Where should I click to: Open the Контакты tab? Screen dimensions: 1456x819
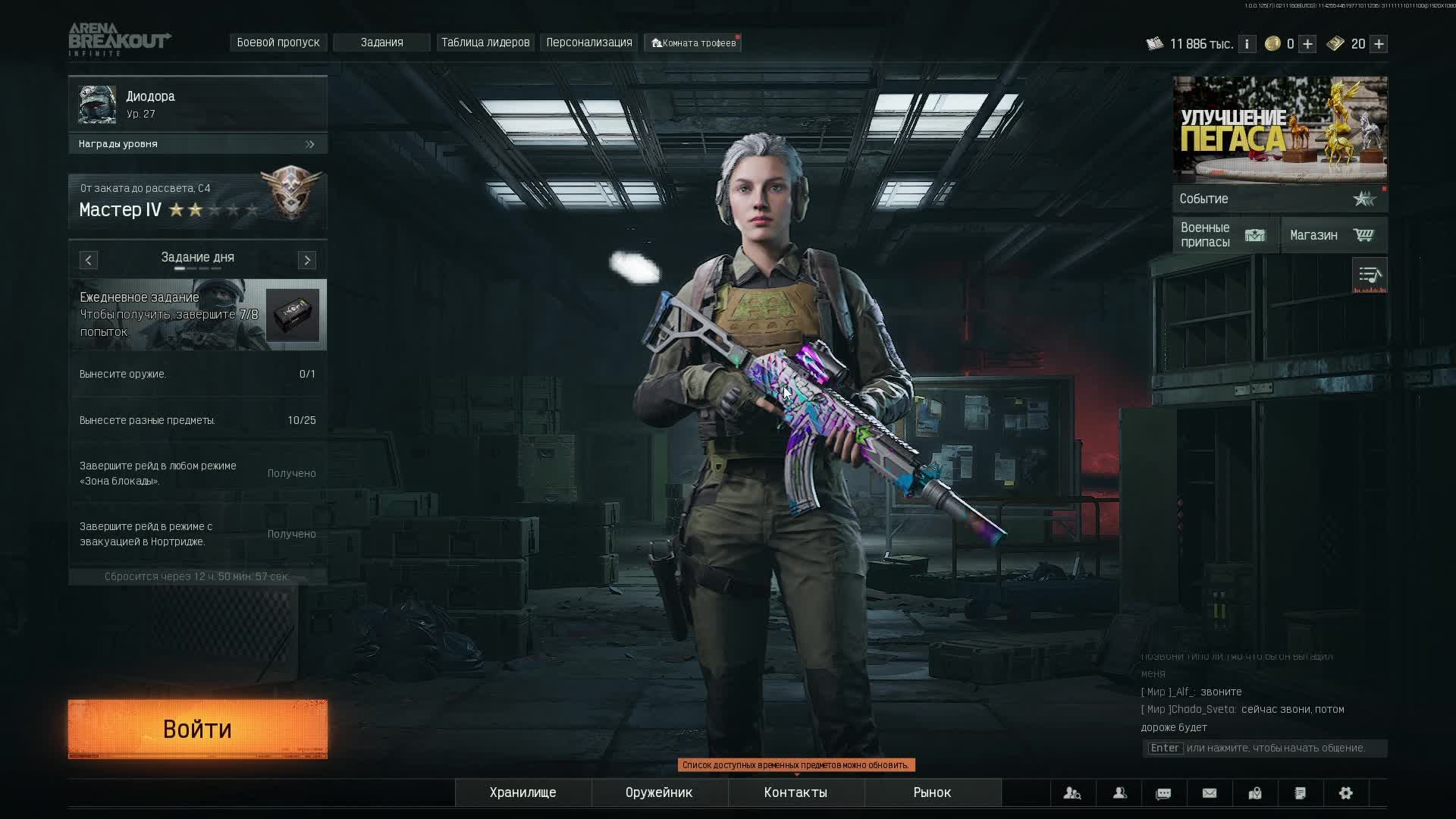795,792
